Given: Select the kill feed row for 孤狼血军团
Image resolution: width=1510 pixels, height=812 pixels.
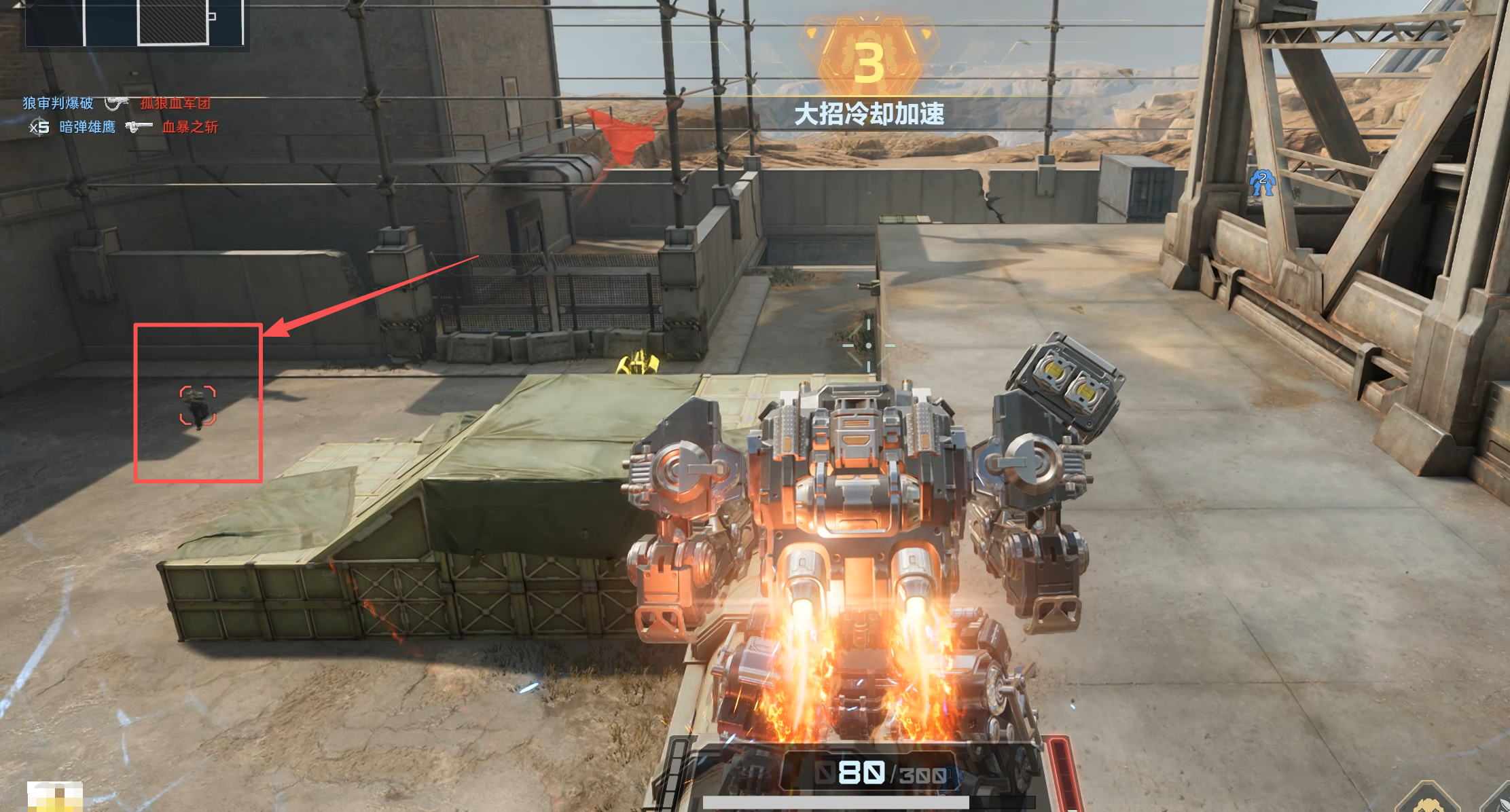Looking at the screenshot, I should pos(117,103).
